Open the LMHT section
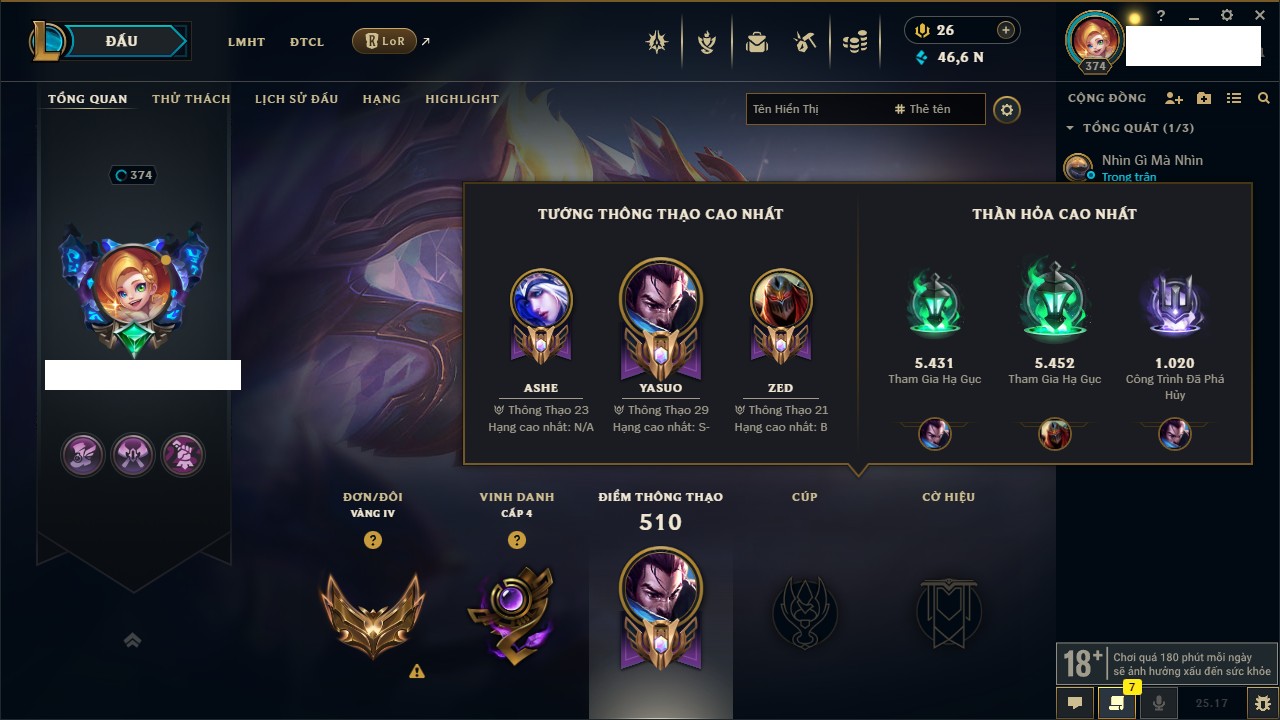 coord(246,42)
